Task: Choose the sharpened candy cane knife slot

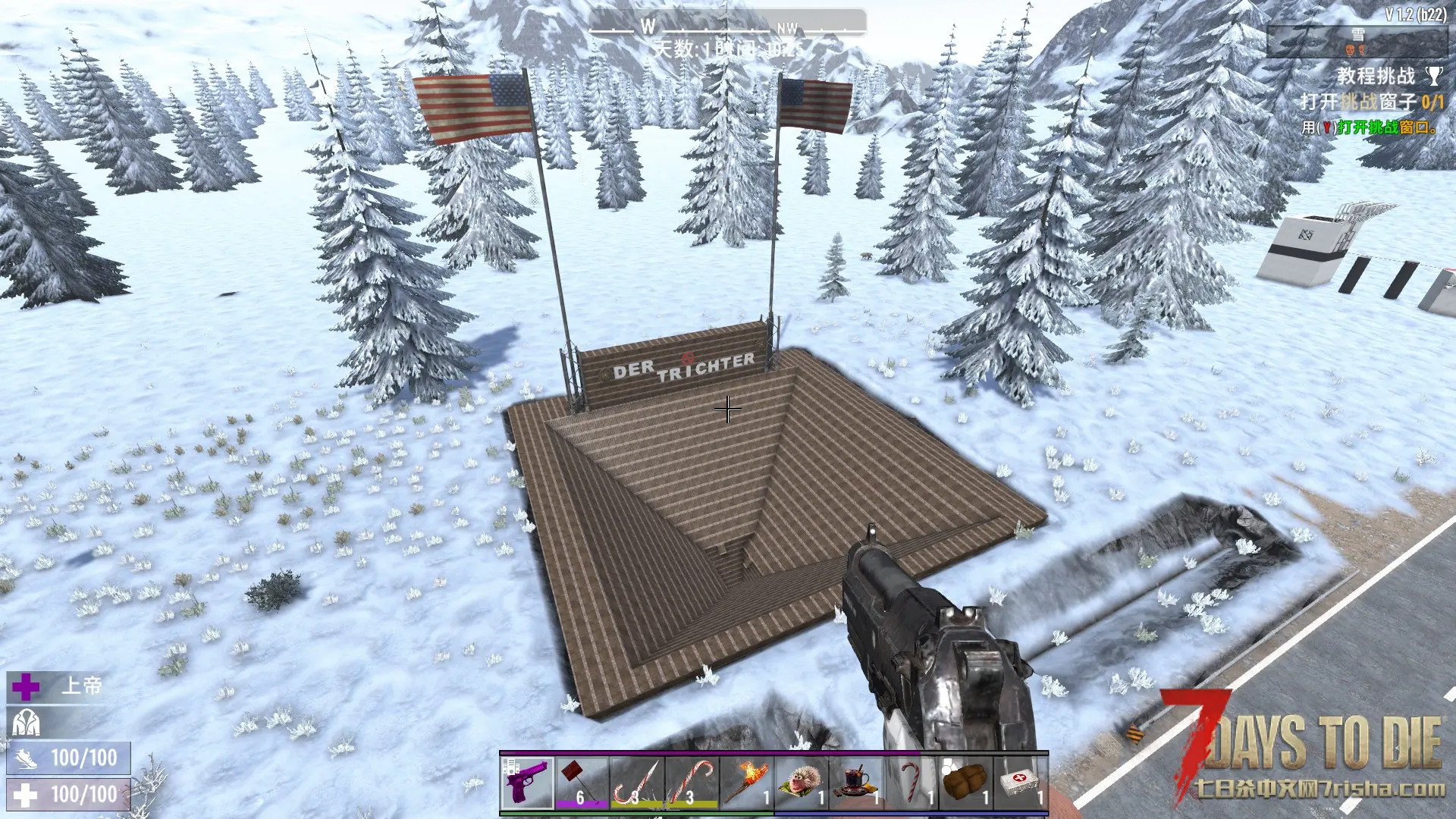Action: tap(637, 783)
